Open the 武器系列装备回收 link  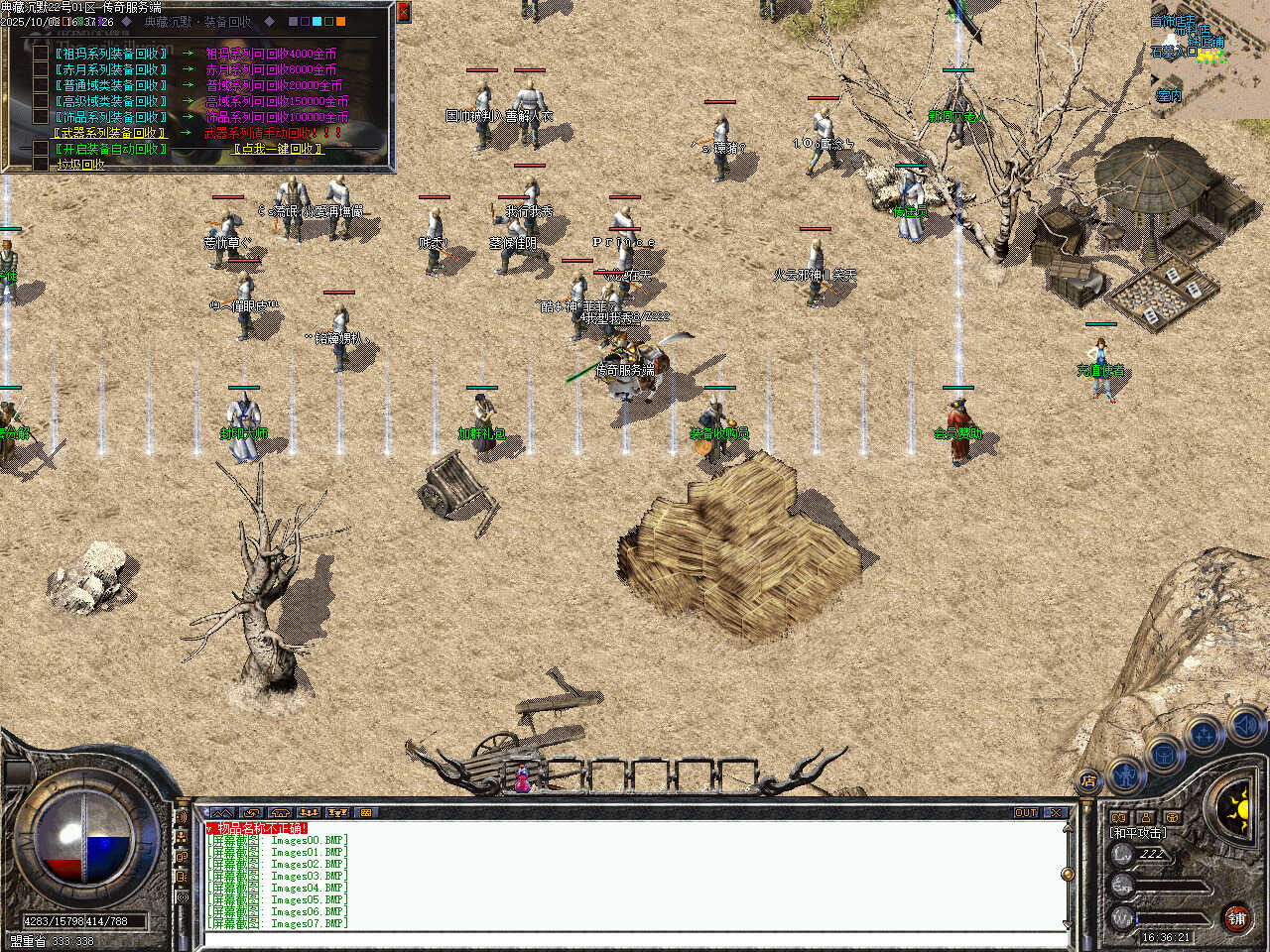tap(109, 133)
